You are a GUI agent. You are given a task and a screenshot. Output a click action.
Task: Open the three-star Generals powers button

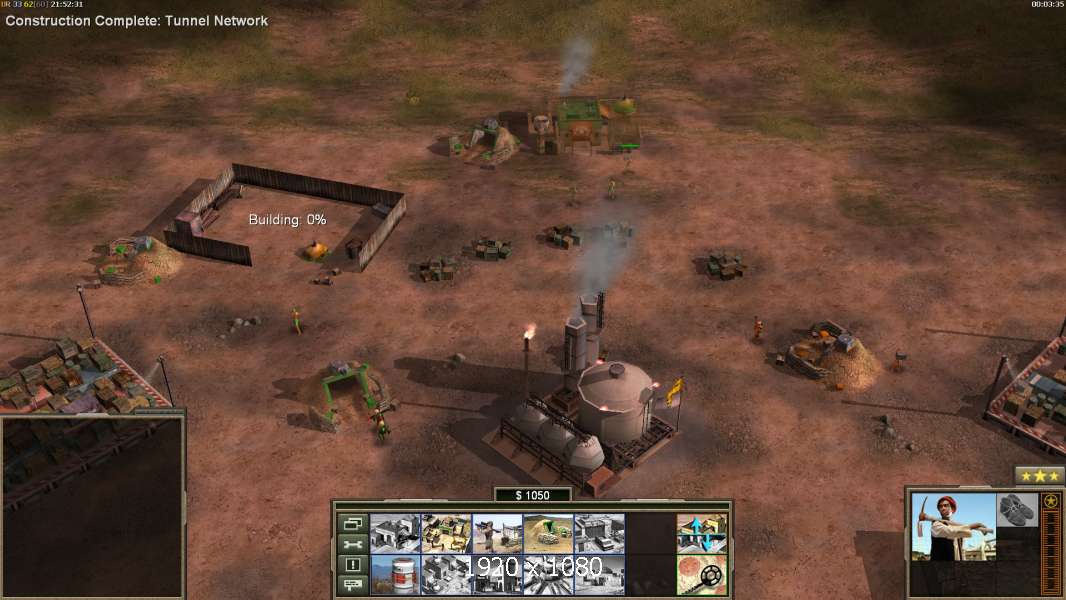pos(1040,475)
